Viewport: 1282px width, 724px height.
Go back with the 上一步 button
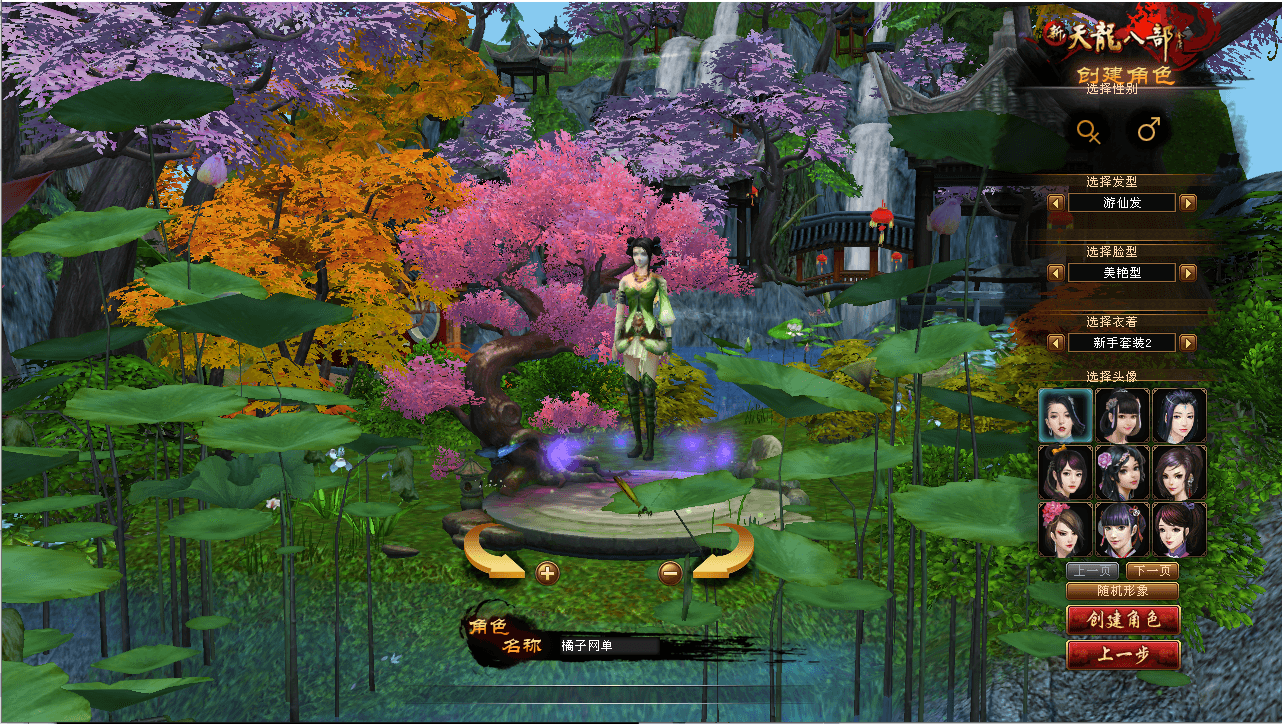[x=1123, y=655]
